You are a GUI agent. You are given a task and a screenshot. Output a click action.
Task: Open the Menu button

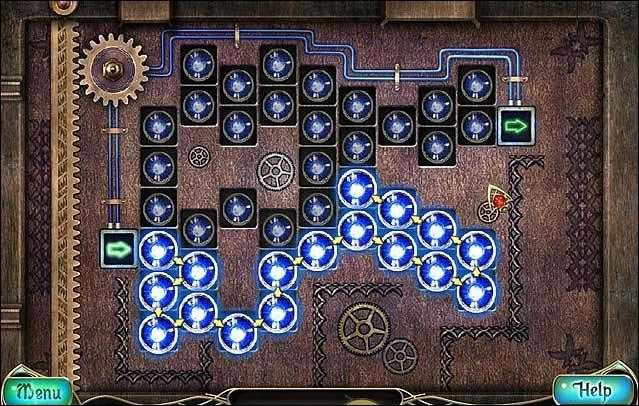[37, 389]
